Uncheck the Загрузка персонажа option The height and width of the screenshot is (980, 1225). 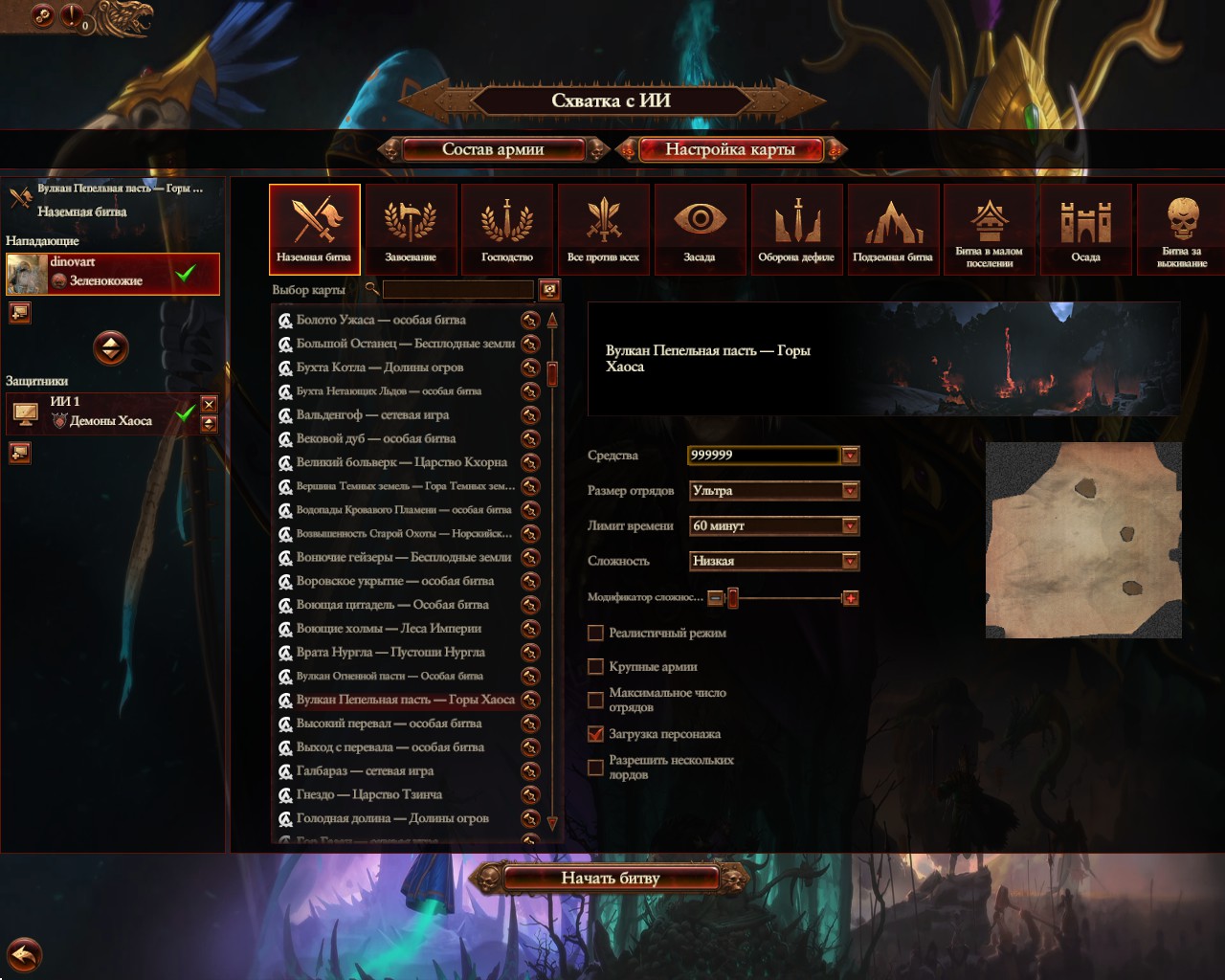pos(595,734)
